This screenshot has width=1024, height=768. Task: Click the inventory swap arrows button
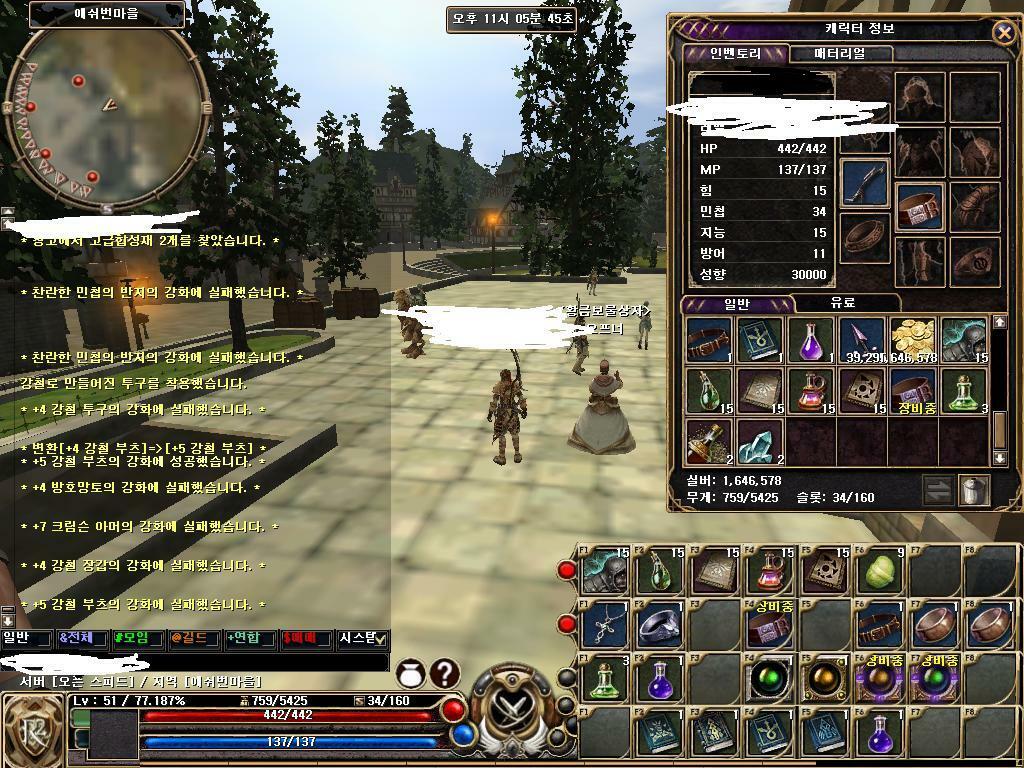(937, 490)
